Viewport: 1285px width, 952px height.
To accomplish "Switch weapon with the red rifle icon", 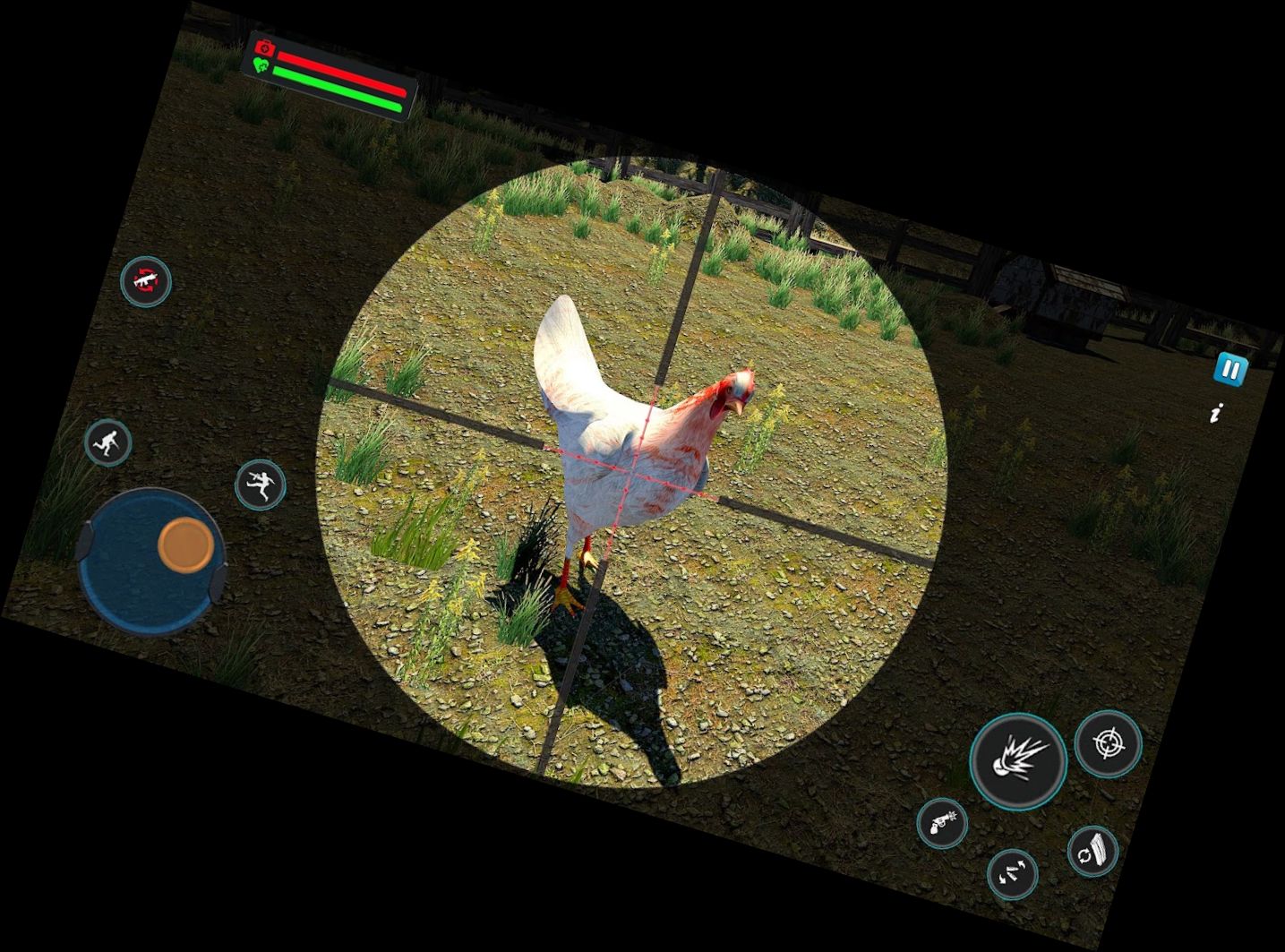I will 146,281.
